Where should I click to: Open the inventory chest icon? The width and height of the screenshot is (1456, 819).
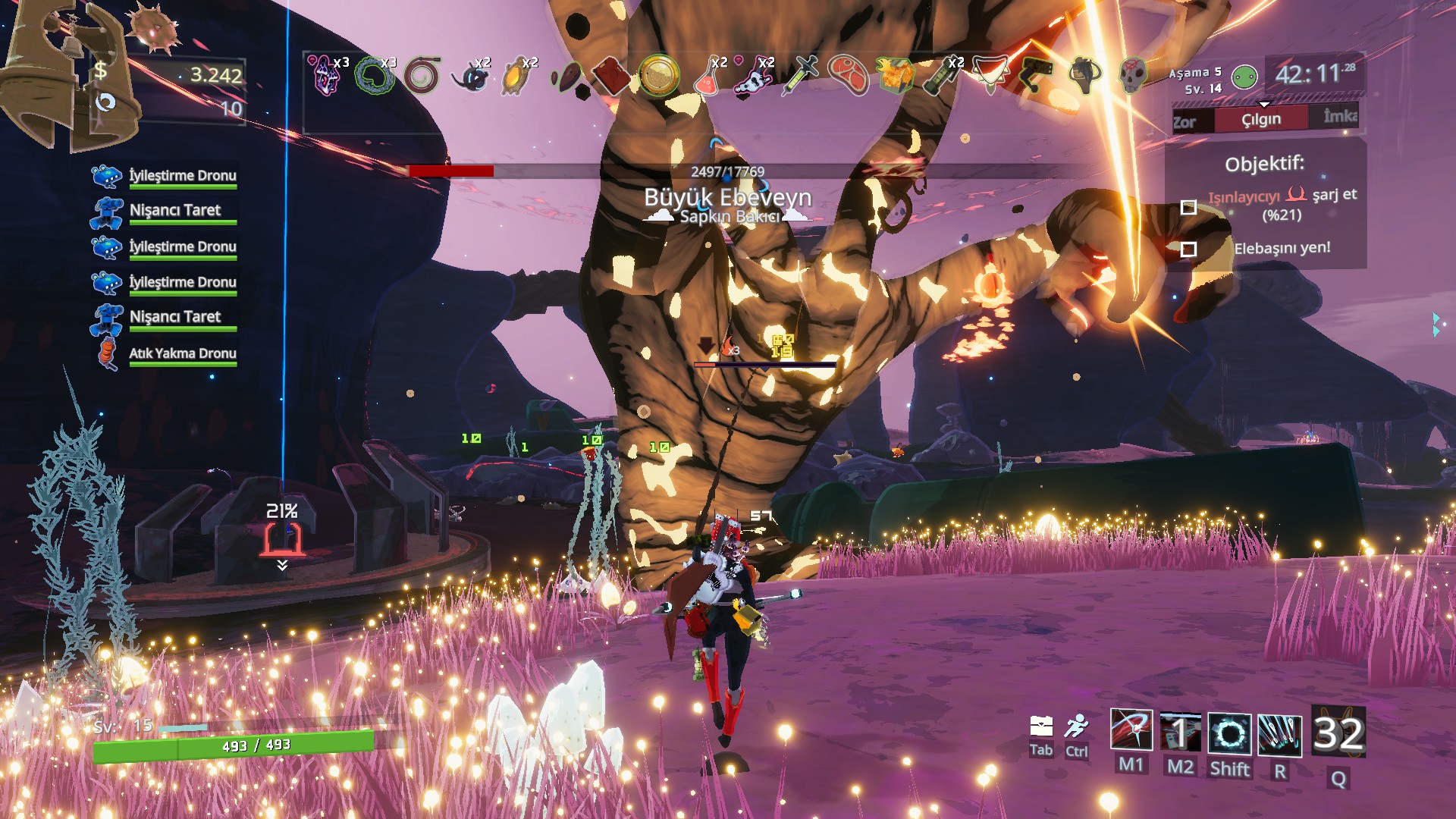point(1040,727)
